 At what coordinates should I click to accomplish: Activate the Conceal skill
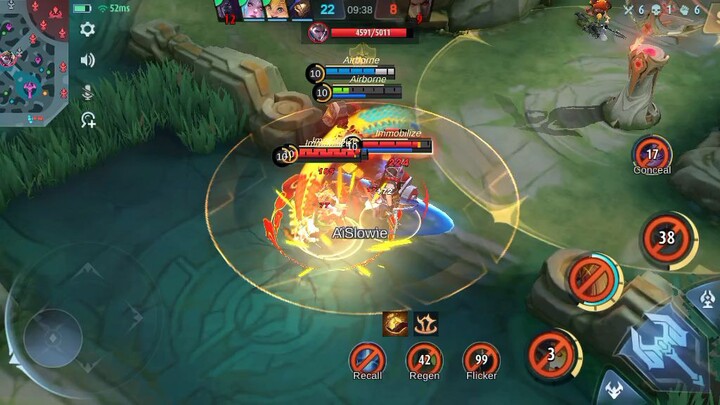pos(652,154)
